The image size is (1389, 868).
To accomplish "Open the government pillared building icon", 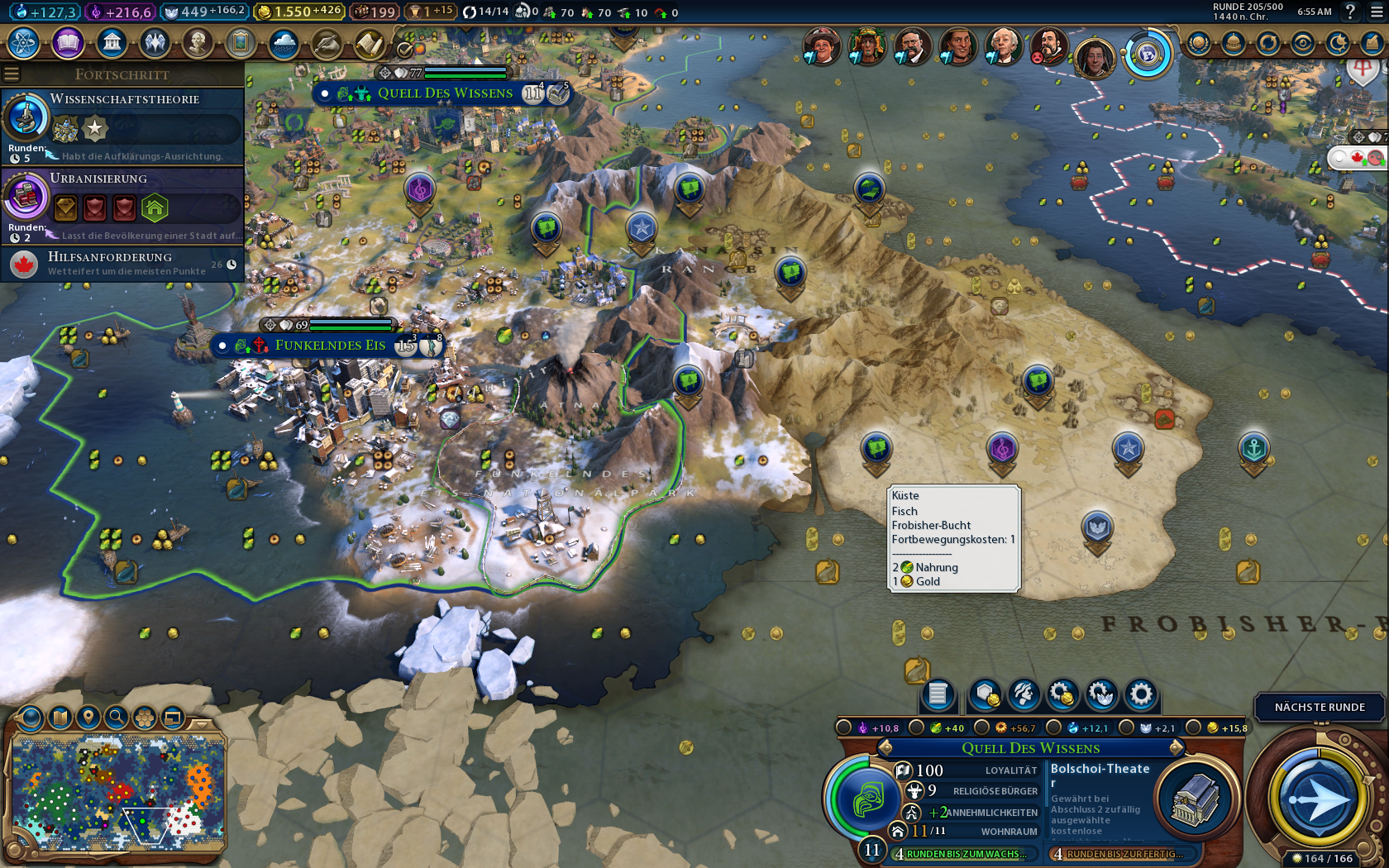I will point(112,43).
